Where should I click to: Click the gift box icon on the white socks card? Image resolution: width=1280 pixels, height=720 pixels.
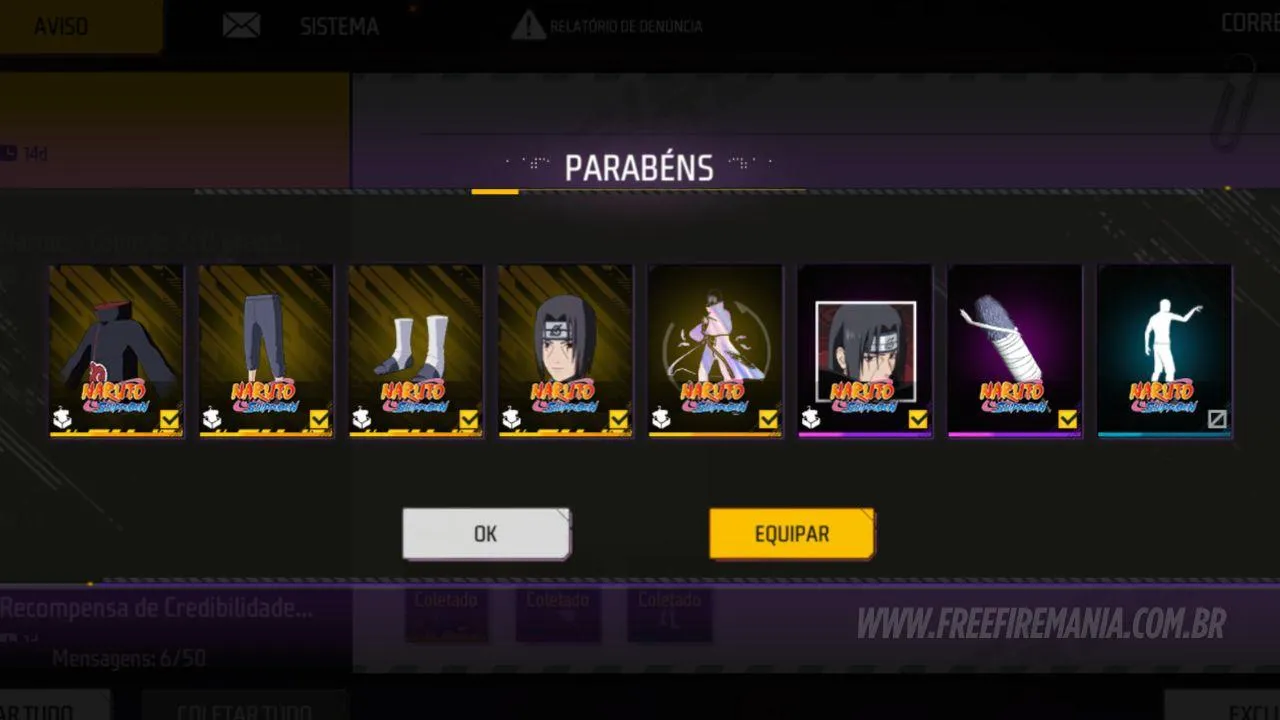360,420
